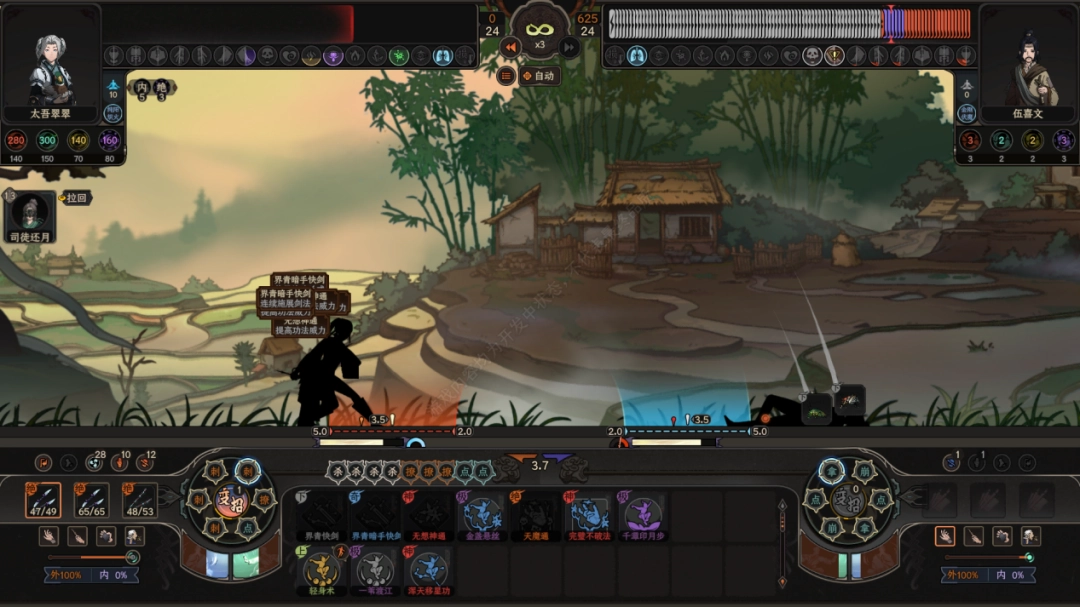The image size is (1080, 607).
Task: Switch to the weapon slot showing 65/65
Action: click(91, 501)
